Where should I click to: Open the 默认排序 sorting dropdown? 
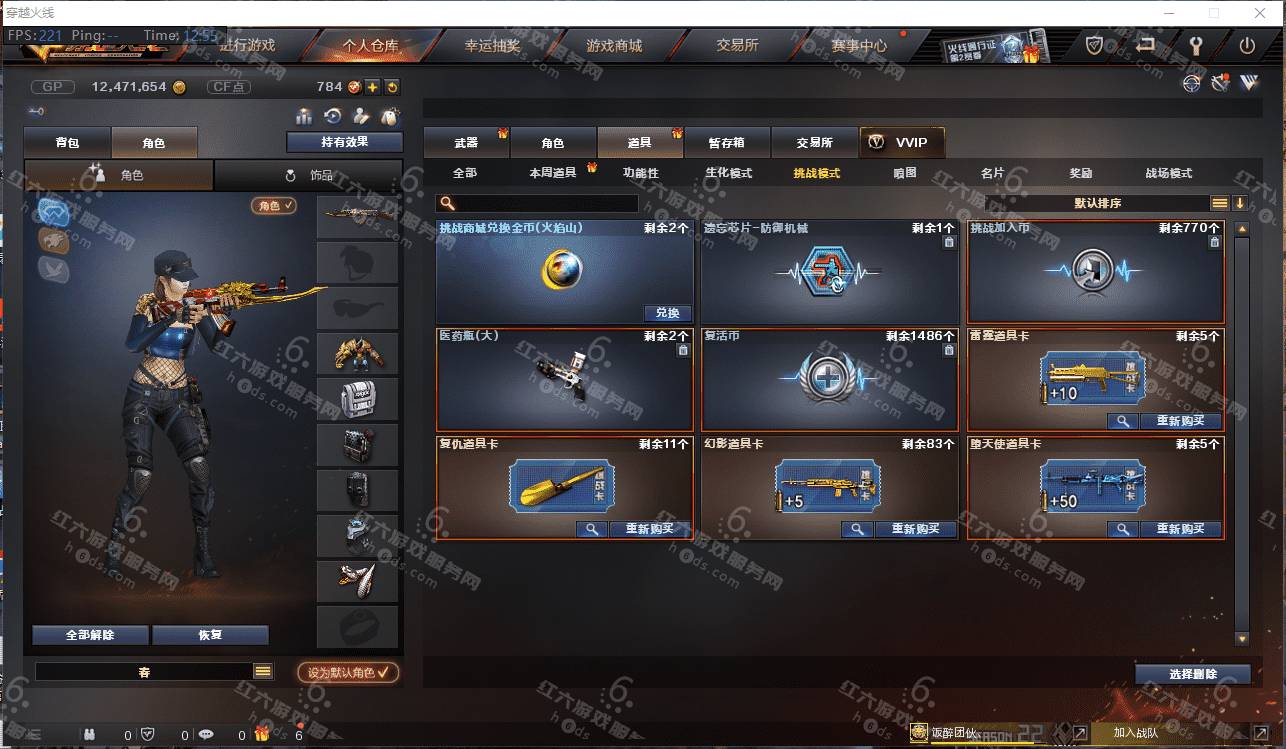[1098, 203]
